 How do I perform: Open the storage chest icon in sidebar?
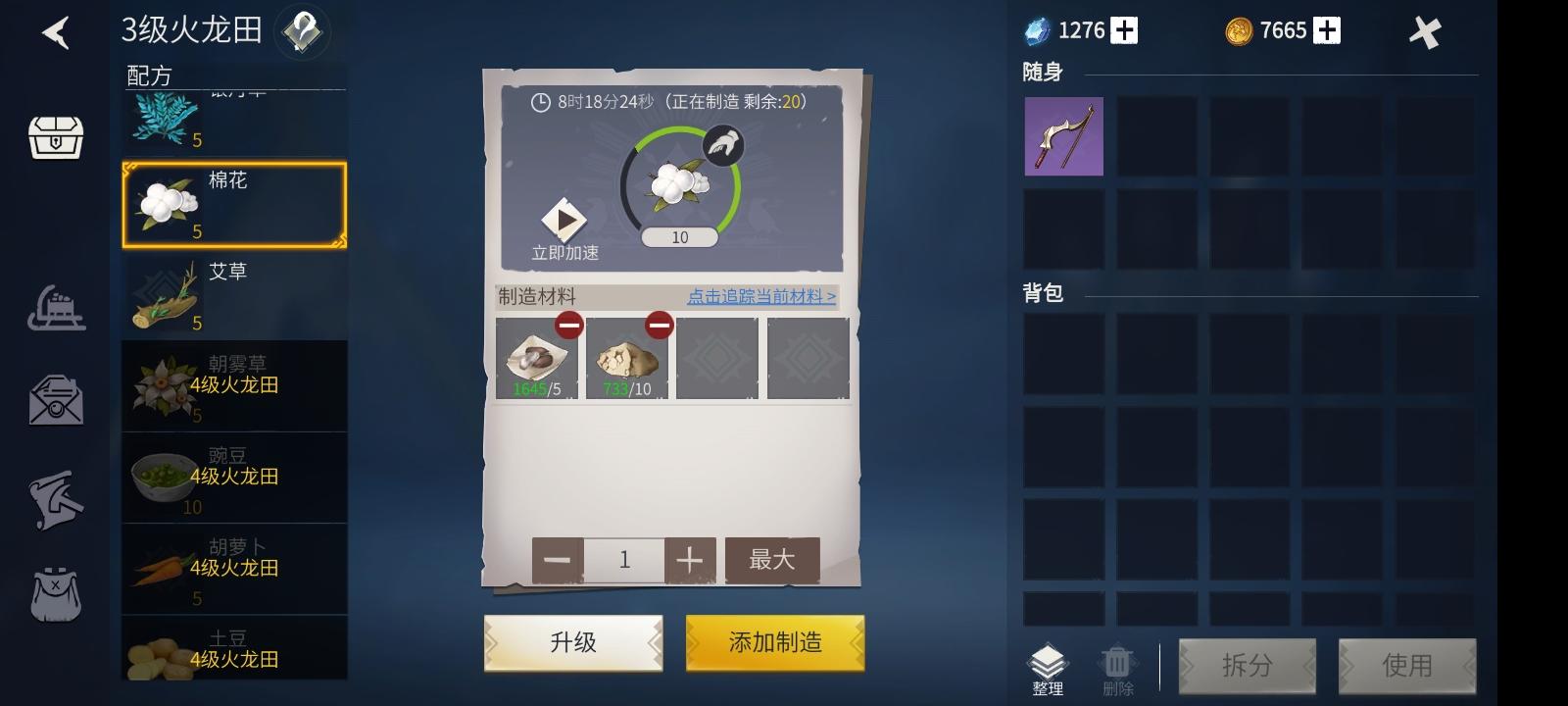pos(56,138)
